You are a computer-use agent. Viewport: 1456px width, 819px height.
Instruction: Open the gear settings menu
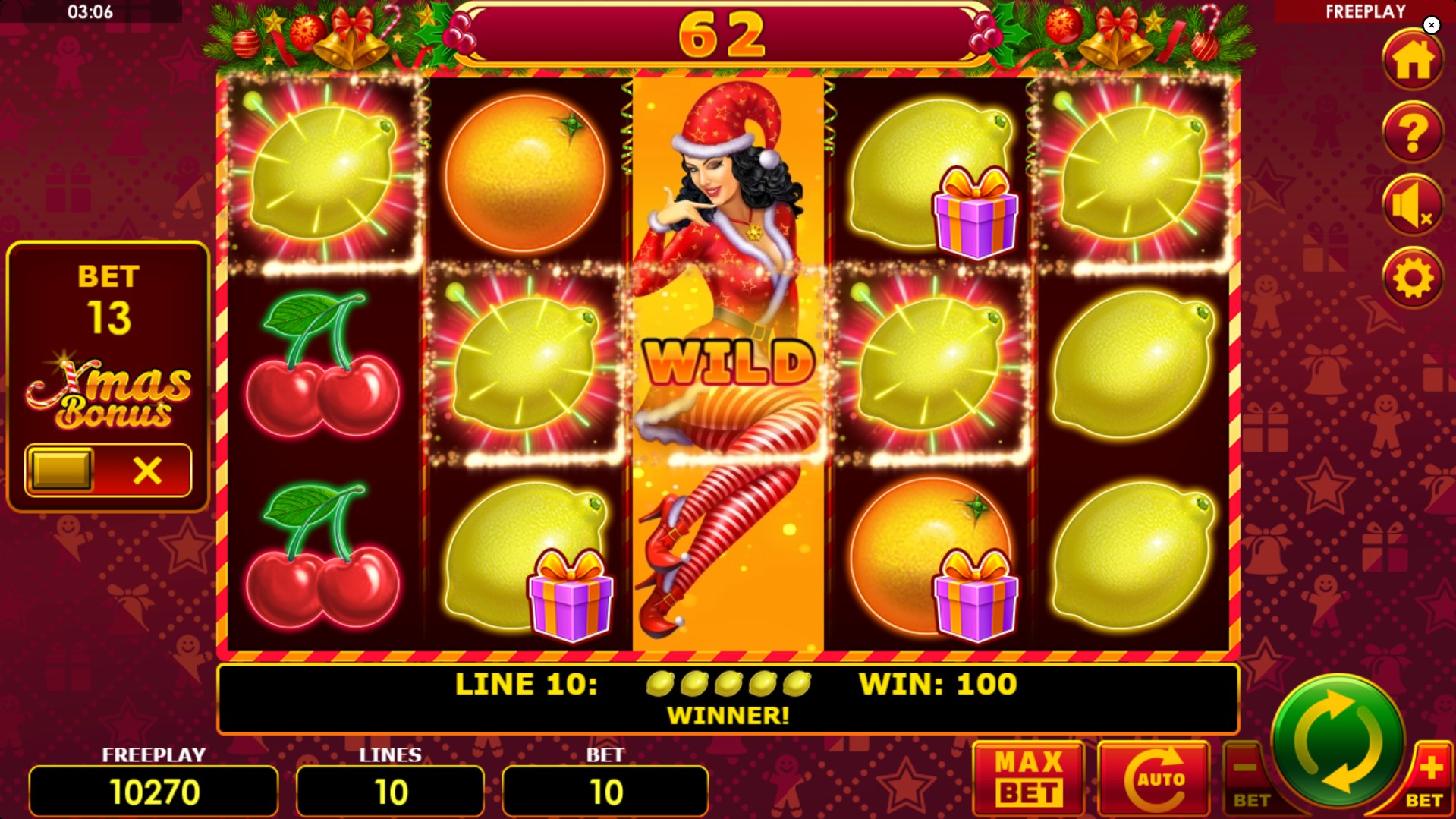[x=1412, y=279]
